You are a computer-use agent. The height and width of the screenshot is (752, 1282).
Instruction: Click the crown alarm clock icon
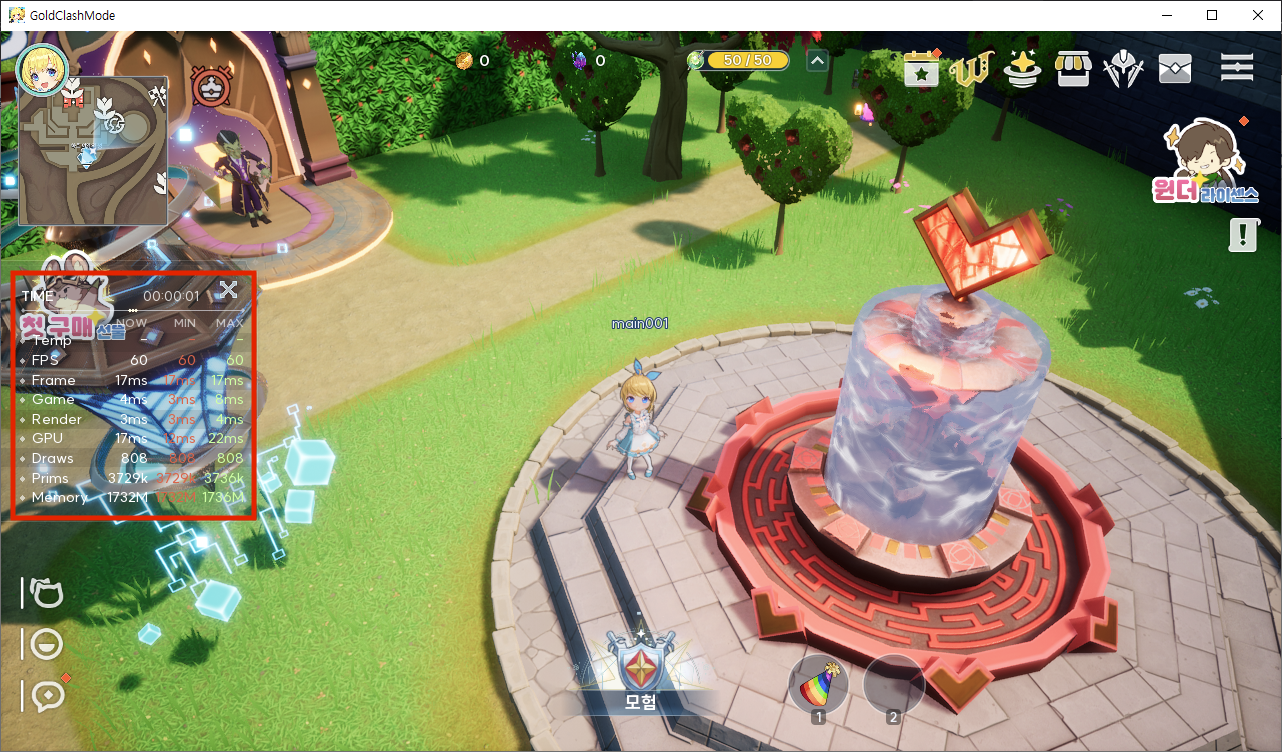[x=211, y=86]
